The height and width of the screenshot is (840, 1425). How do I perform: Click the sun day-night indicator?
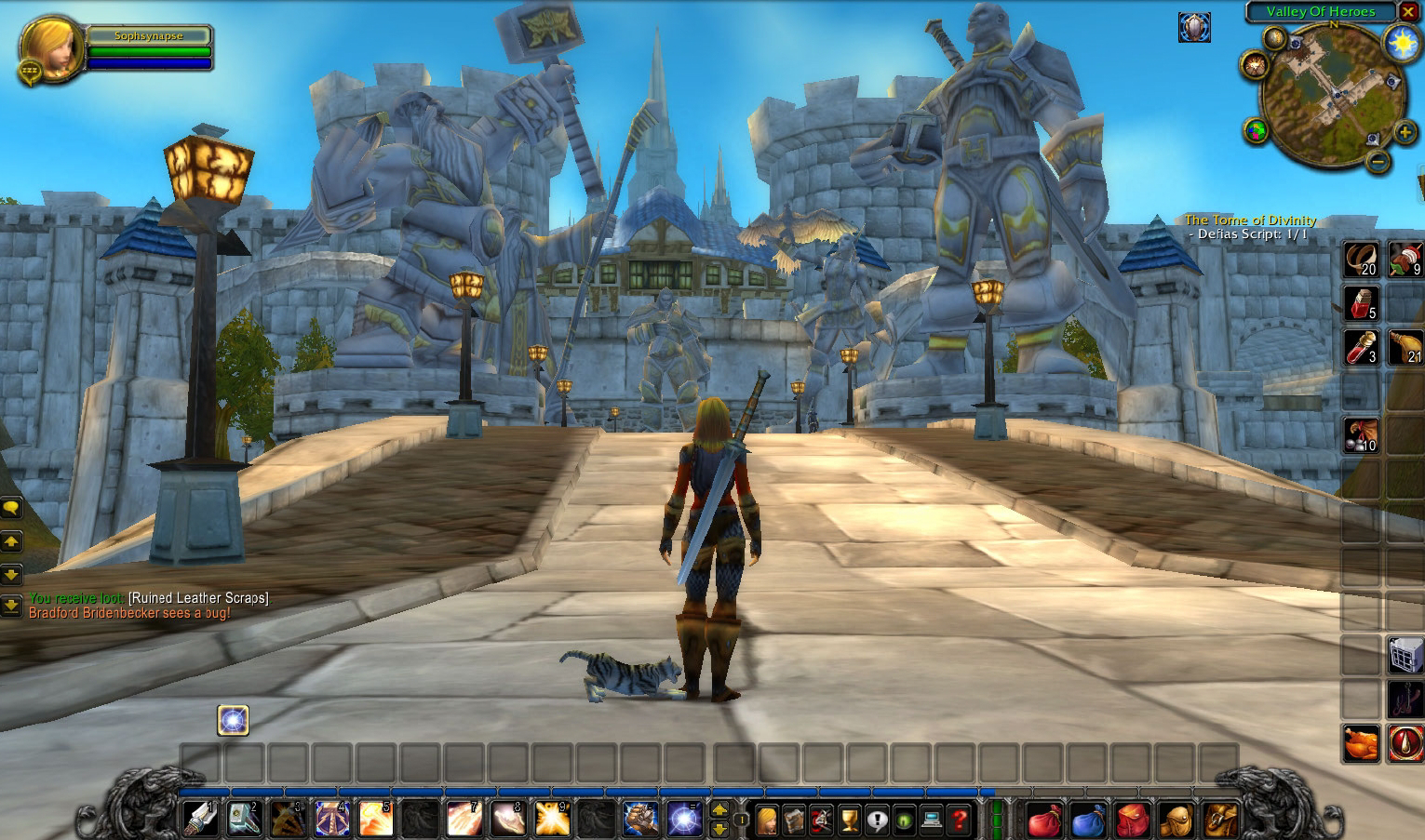1399,44
